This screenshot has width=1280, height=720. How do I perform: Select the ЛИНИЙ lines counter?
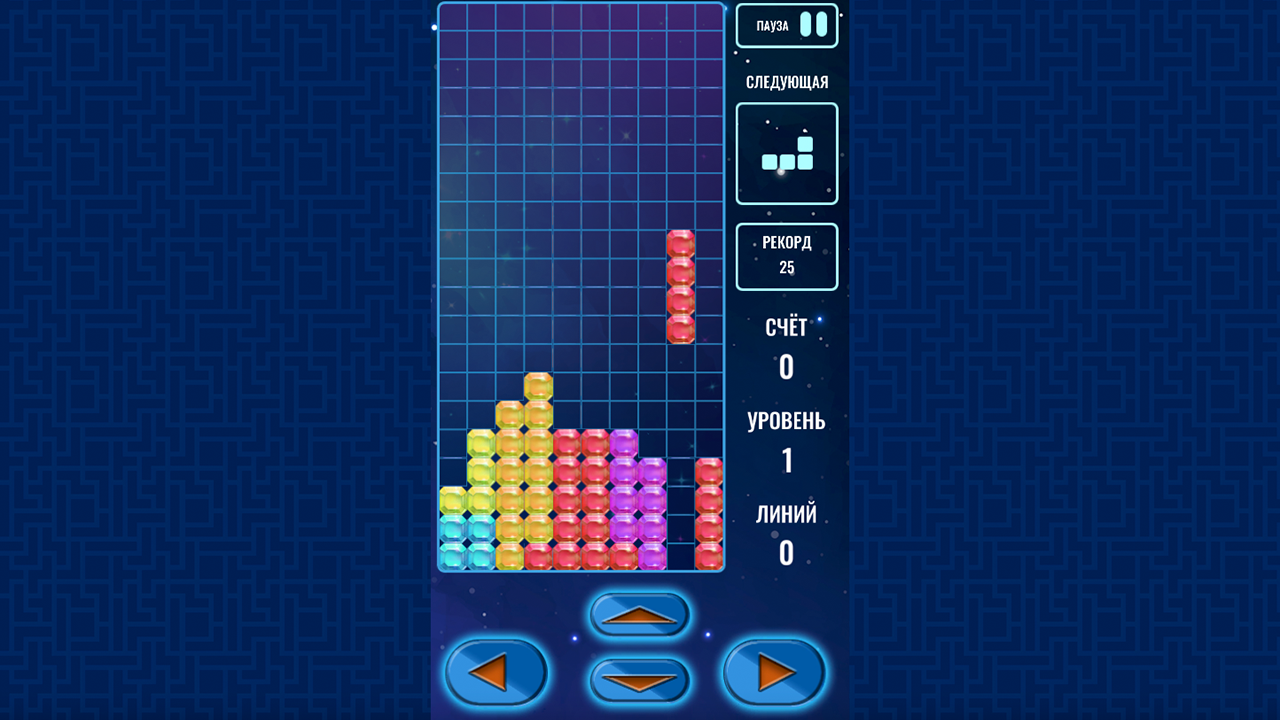(x=786, y=514)
